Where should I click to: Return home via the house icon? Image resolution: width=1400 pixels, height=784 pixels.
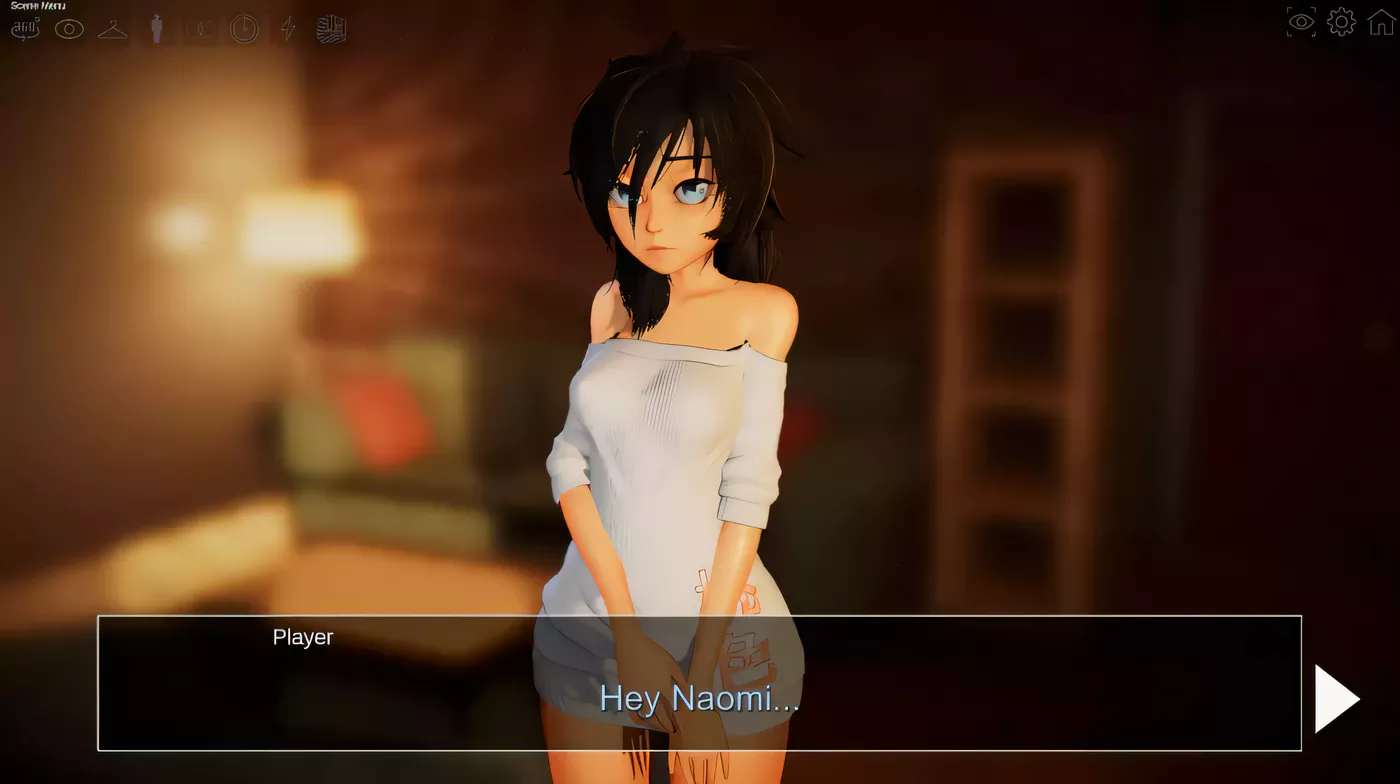pos(1381,22)
